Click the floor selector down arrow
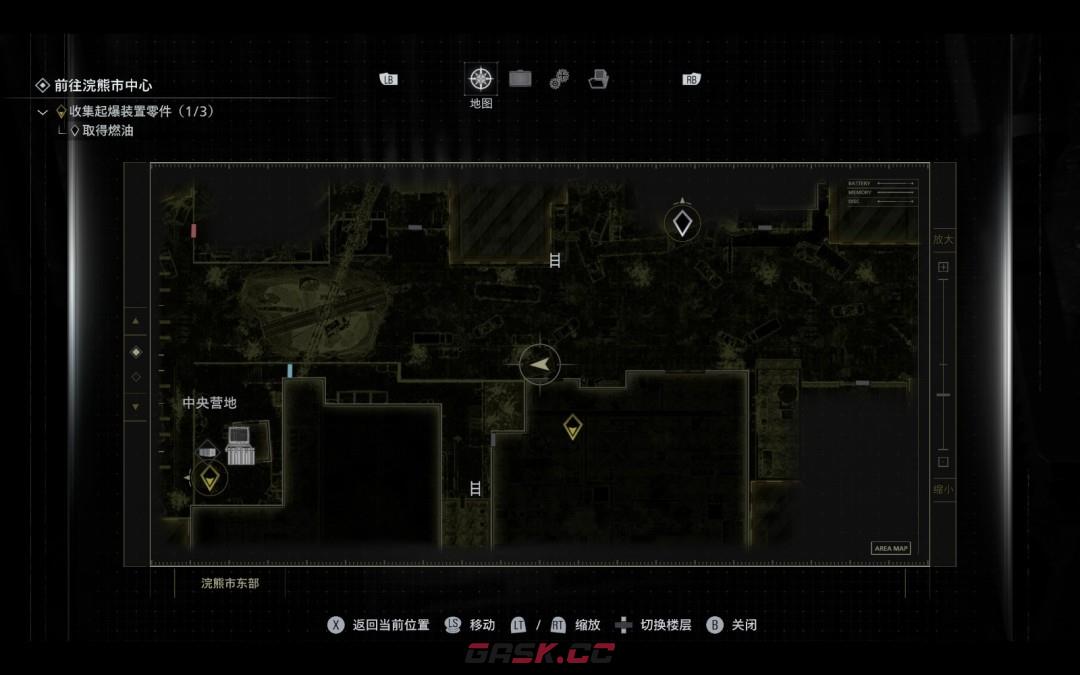This screenshot has width=1080, height=675. click(136, 406)
